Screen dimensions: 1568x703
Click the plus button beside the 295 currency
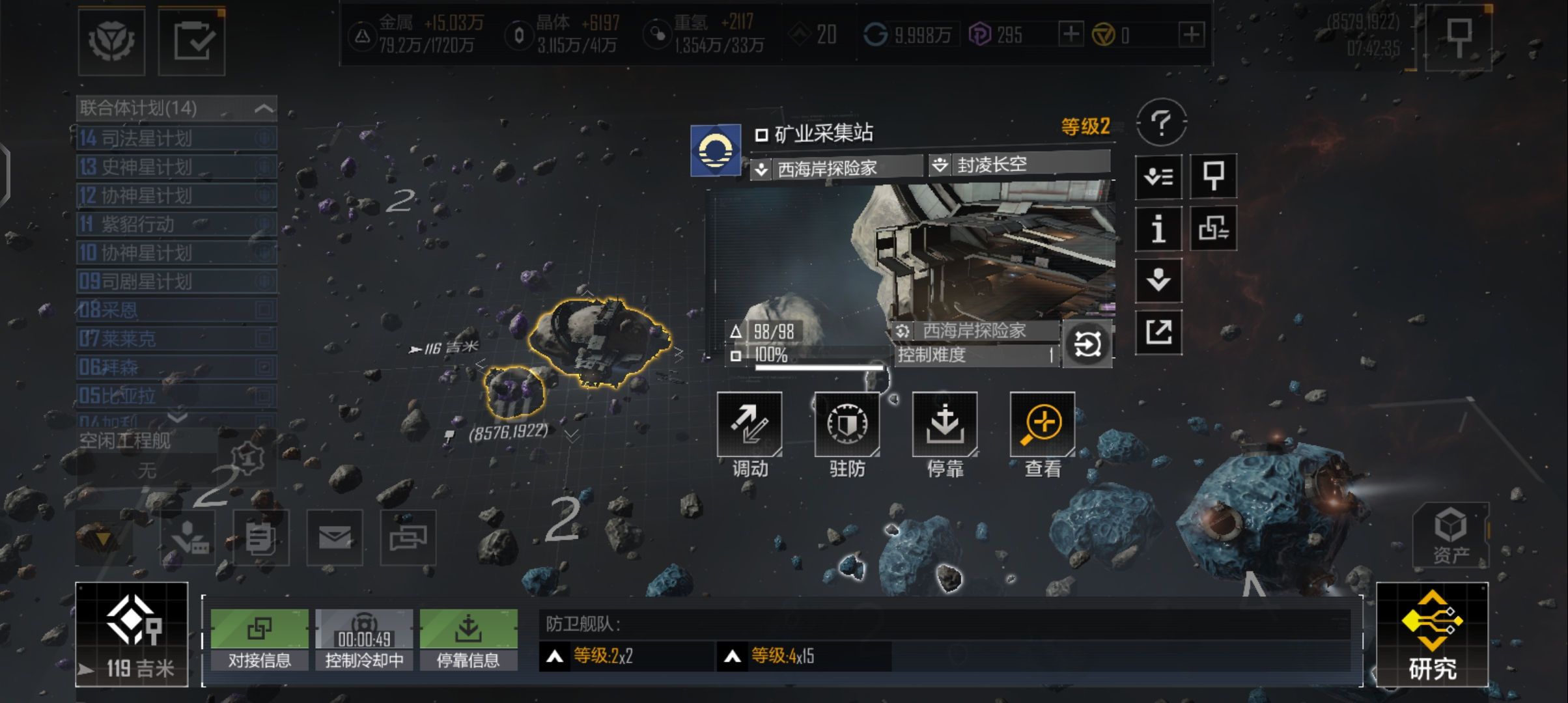(x=1071, y=34)
